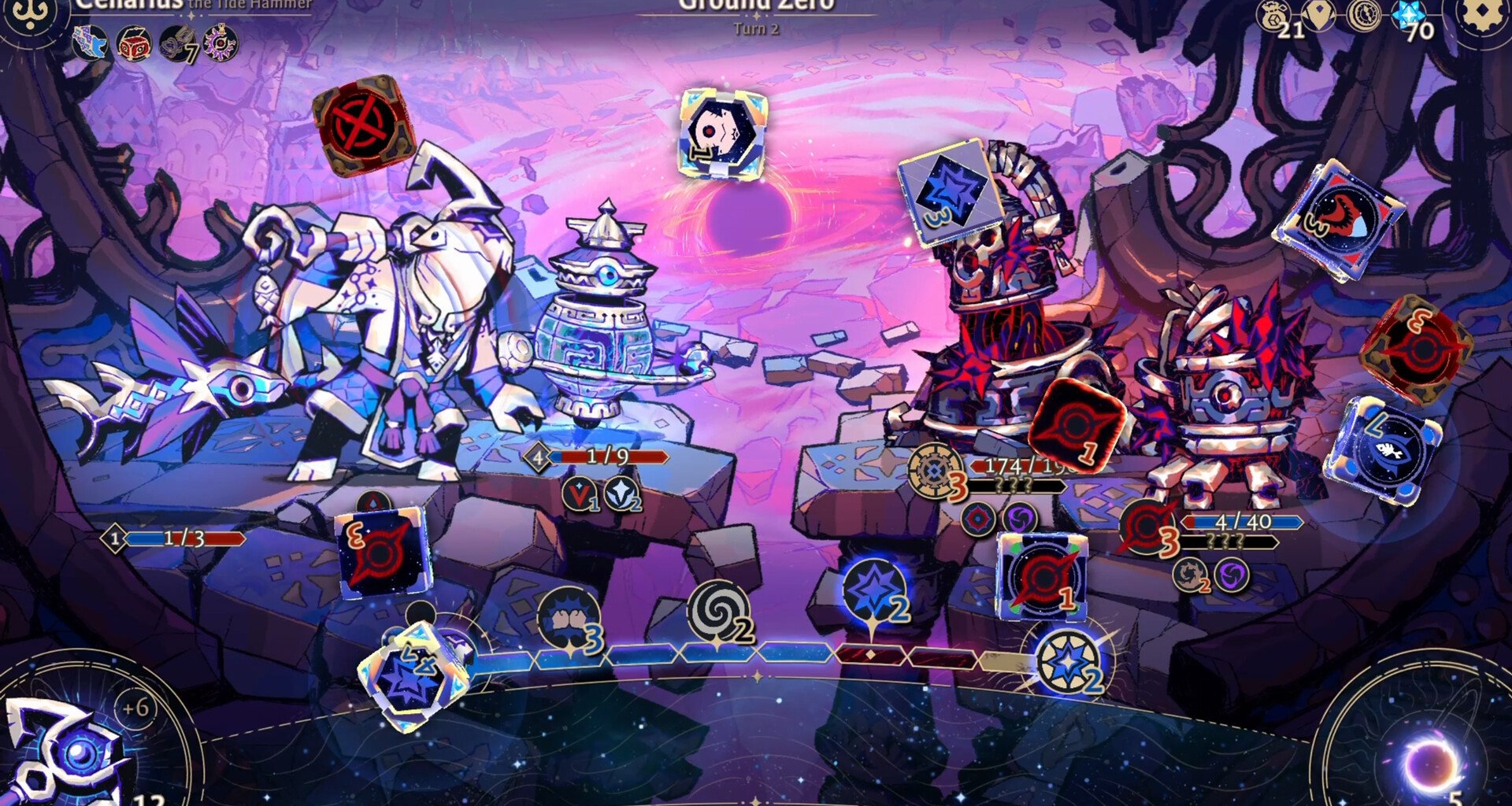1512x806 pixels.
Task: Open the character emblem in the corner
Action: click(30, 16)
